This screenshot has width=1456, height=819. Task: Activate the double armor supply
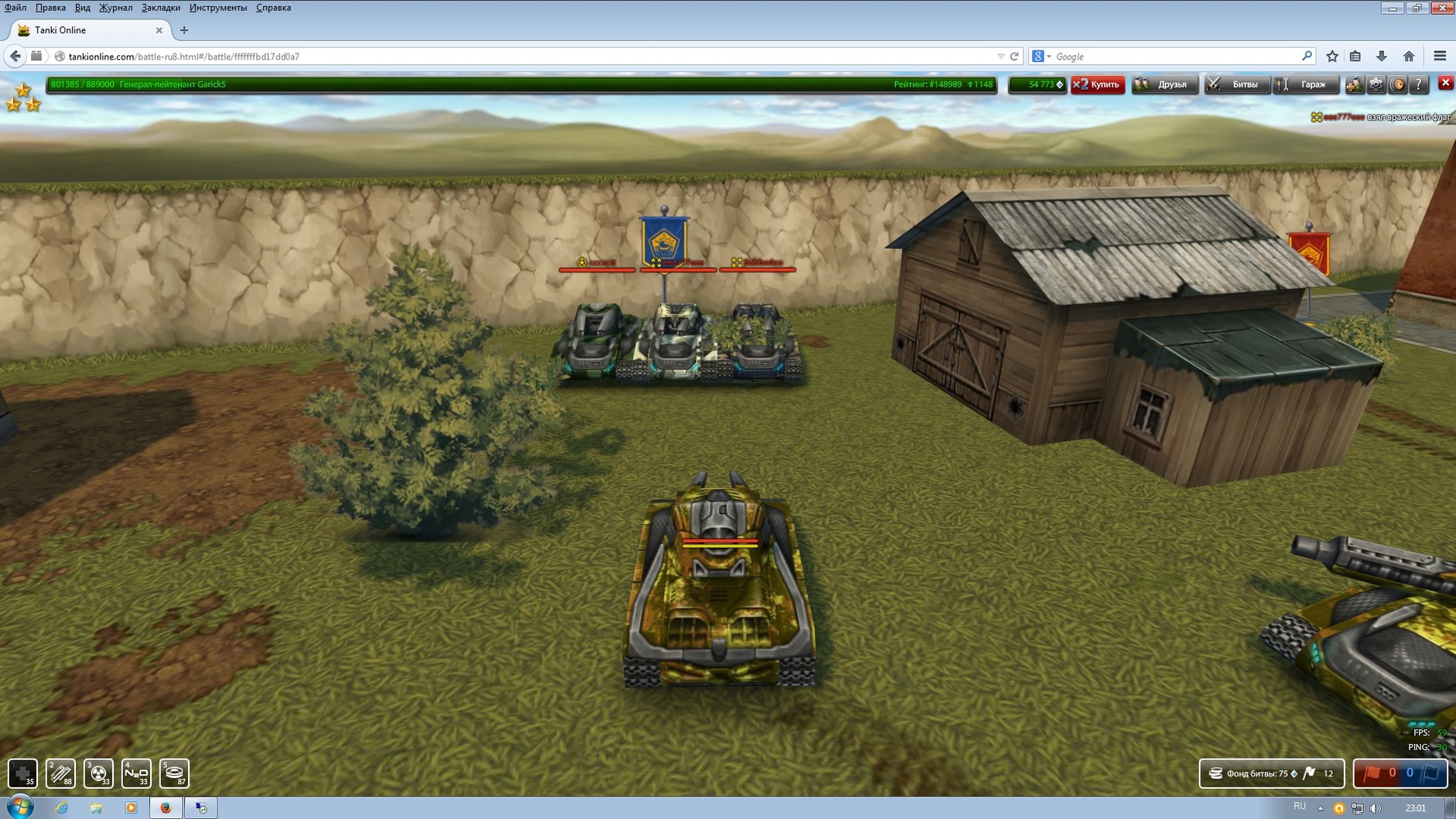click(60, 773)
